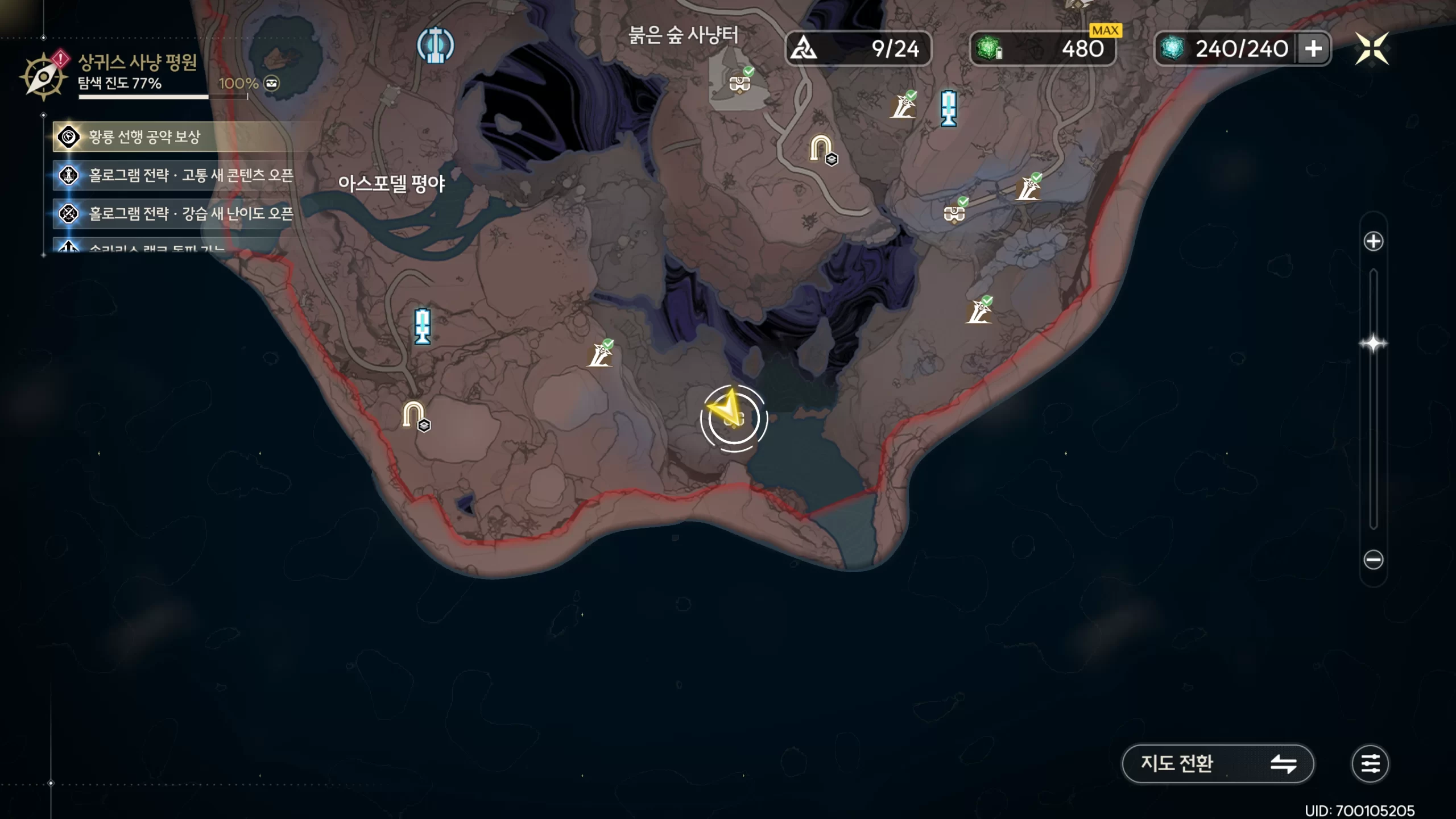Close the map with the X button
Viewport: 1456px width, 819px height.
1371,48
